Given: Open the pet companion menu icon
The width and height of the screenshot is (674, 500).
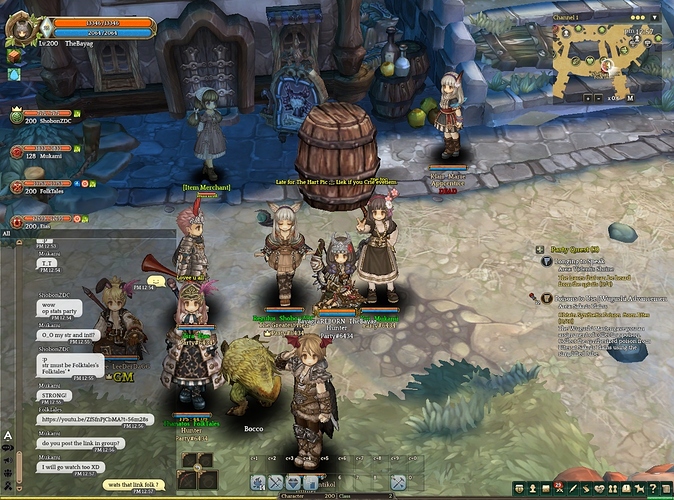Looking at the screenshot, I should [x=638, y=488].
